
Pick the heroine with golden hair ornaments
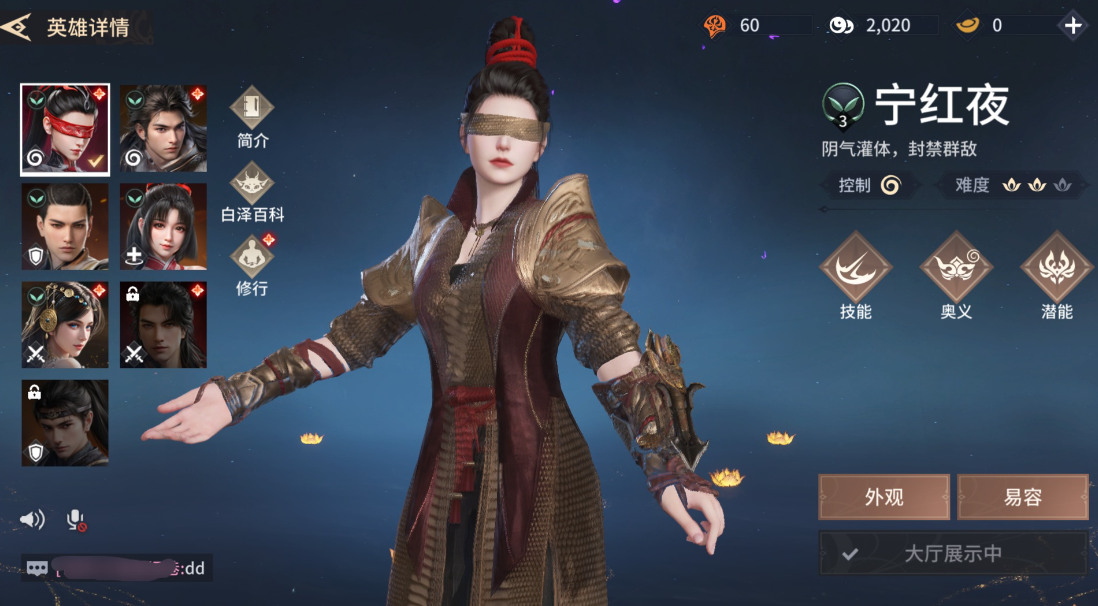[x=65, y=324]
